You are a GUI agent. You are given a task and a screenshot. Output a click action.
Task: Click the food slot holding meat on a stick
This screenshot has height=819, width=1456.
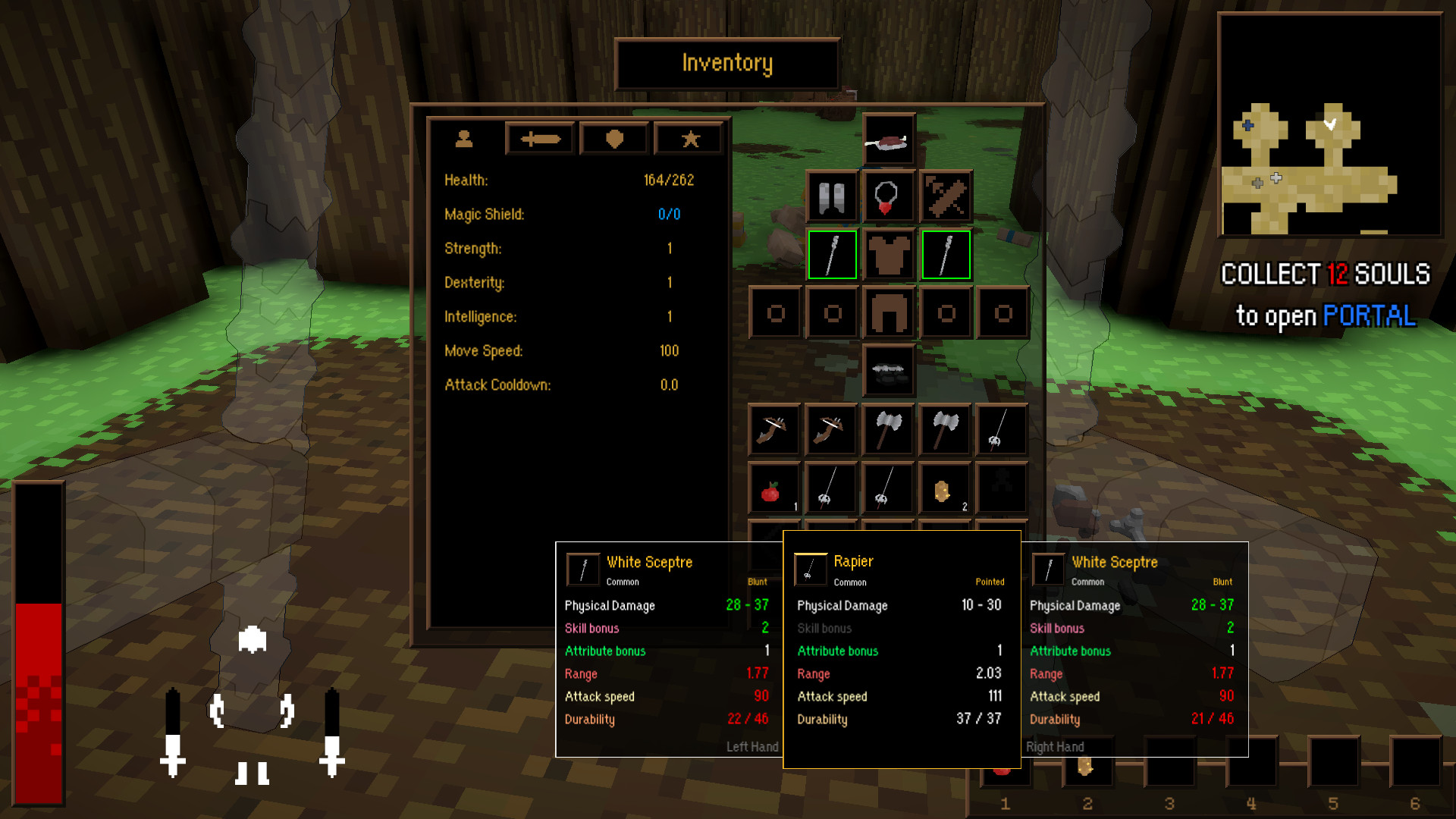tap(887, 140)
